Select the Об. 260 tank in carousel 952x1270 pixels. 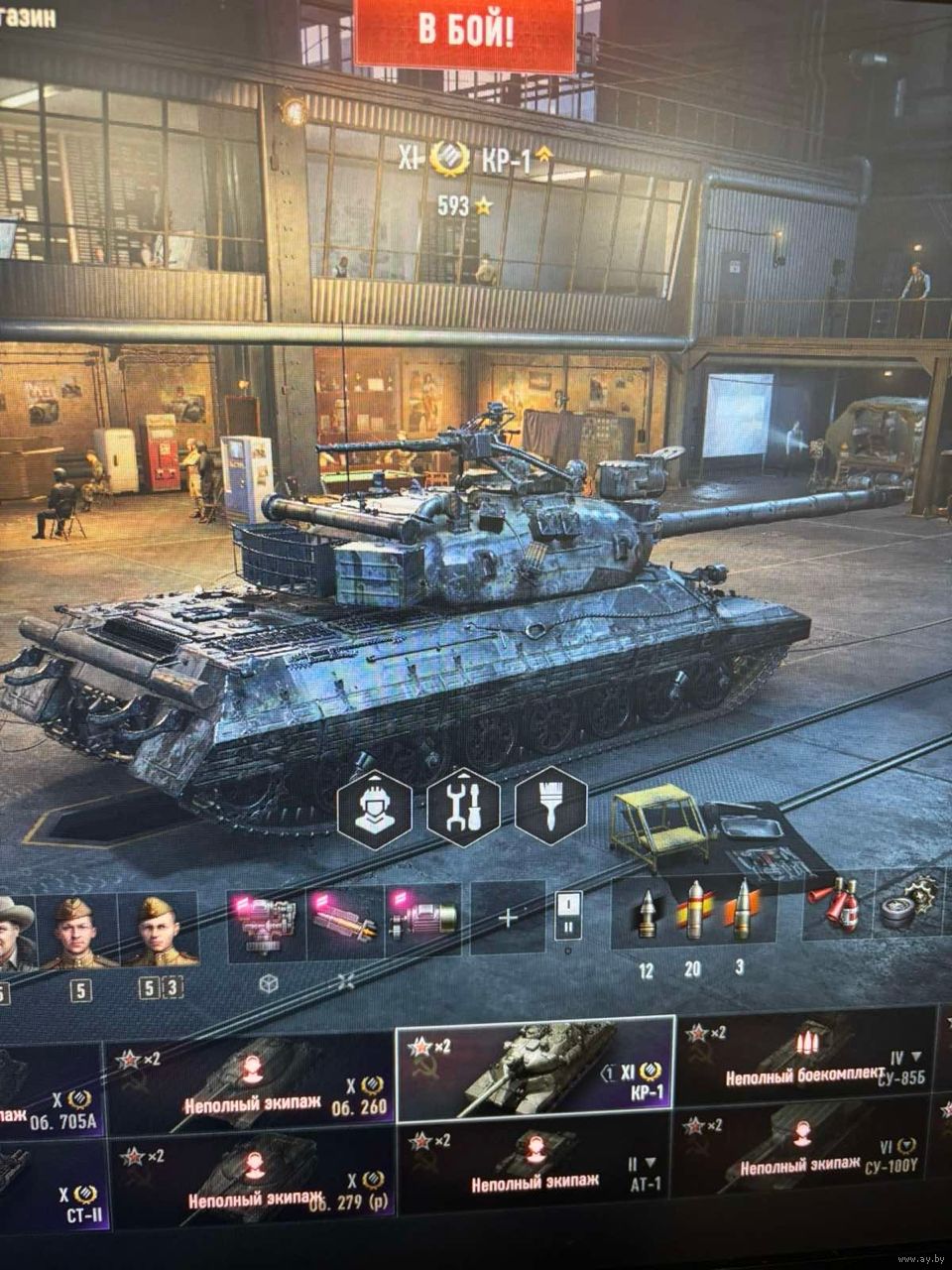250,1084
